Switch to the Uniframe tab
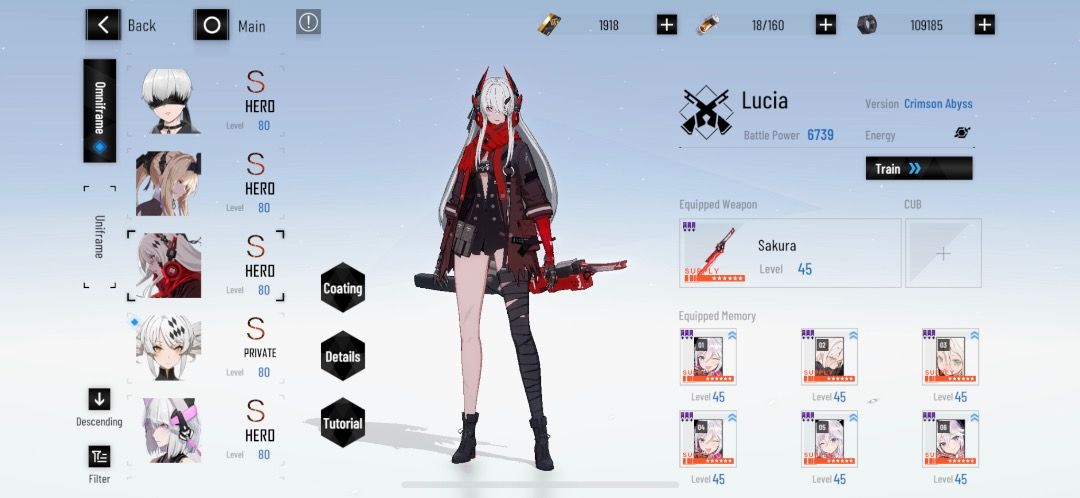Screen dimensions: 1080x498 99,236
